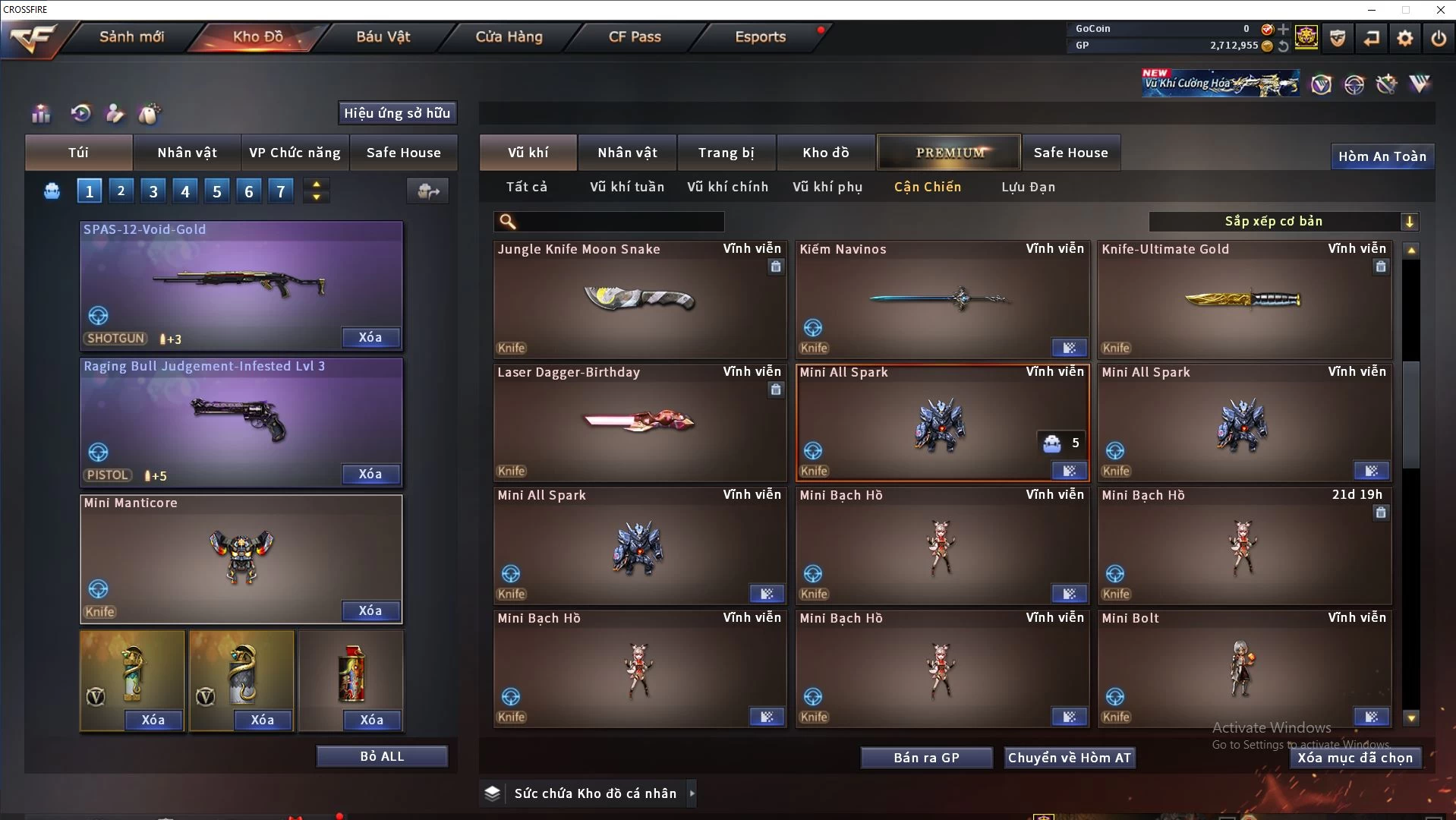Select the Kiếm Navinos sword item

(941, 300)
